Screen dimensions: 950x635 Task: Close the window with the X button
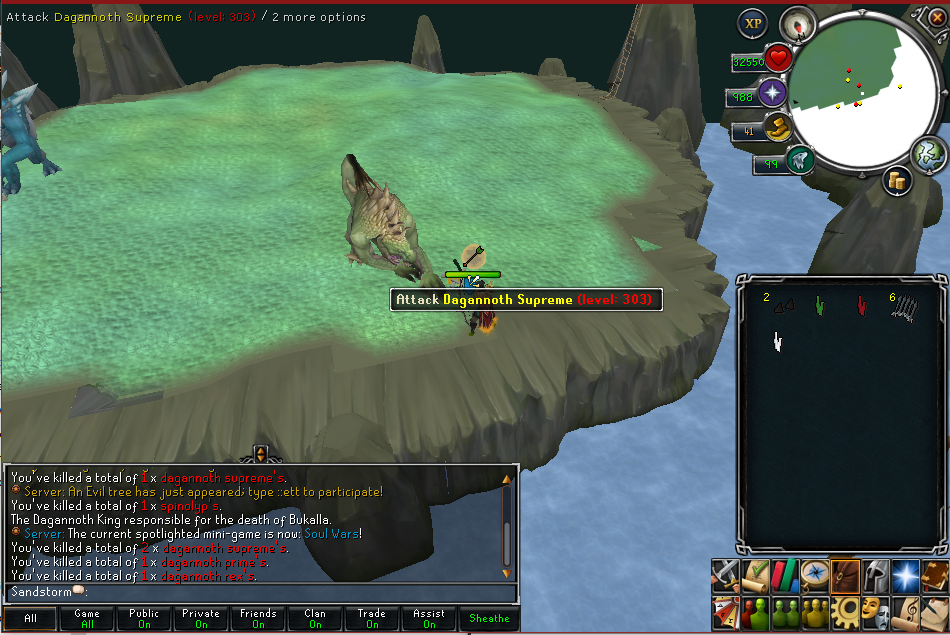pos(936,17)
